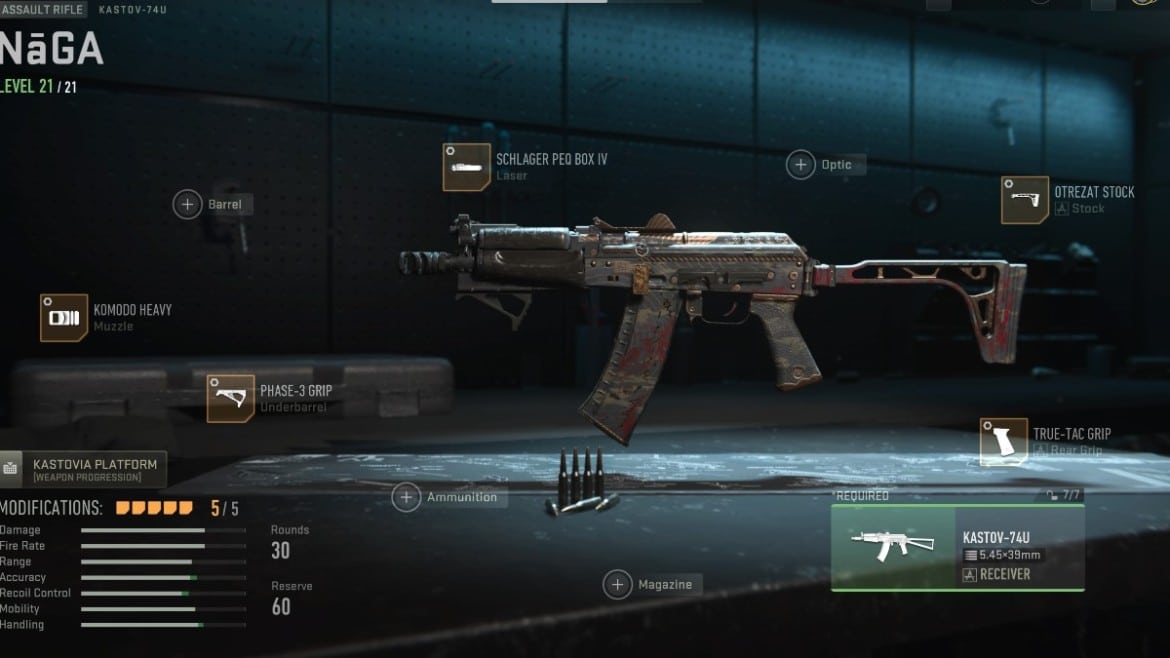Select the Schlager PEQ Box IV laser slot
This screenshot has width=1170, height=658.
click(x=467, y=167)
